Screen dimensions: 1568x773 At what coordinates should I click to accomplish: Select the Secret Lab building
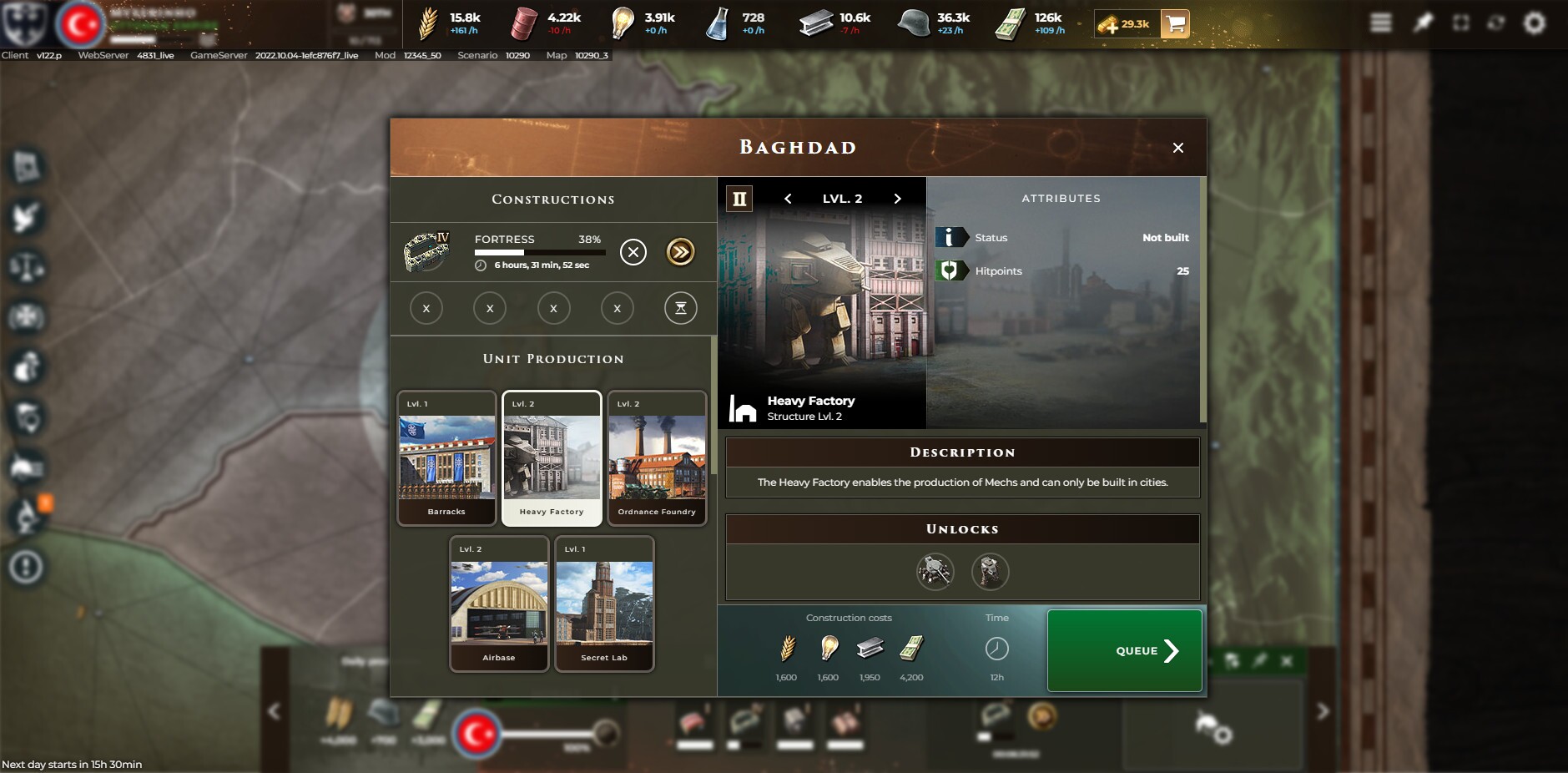604,604
